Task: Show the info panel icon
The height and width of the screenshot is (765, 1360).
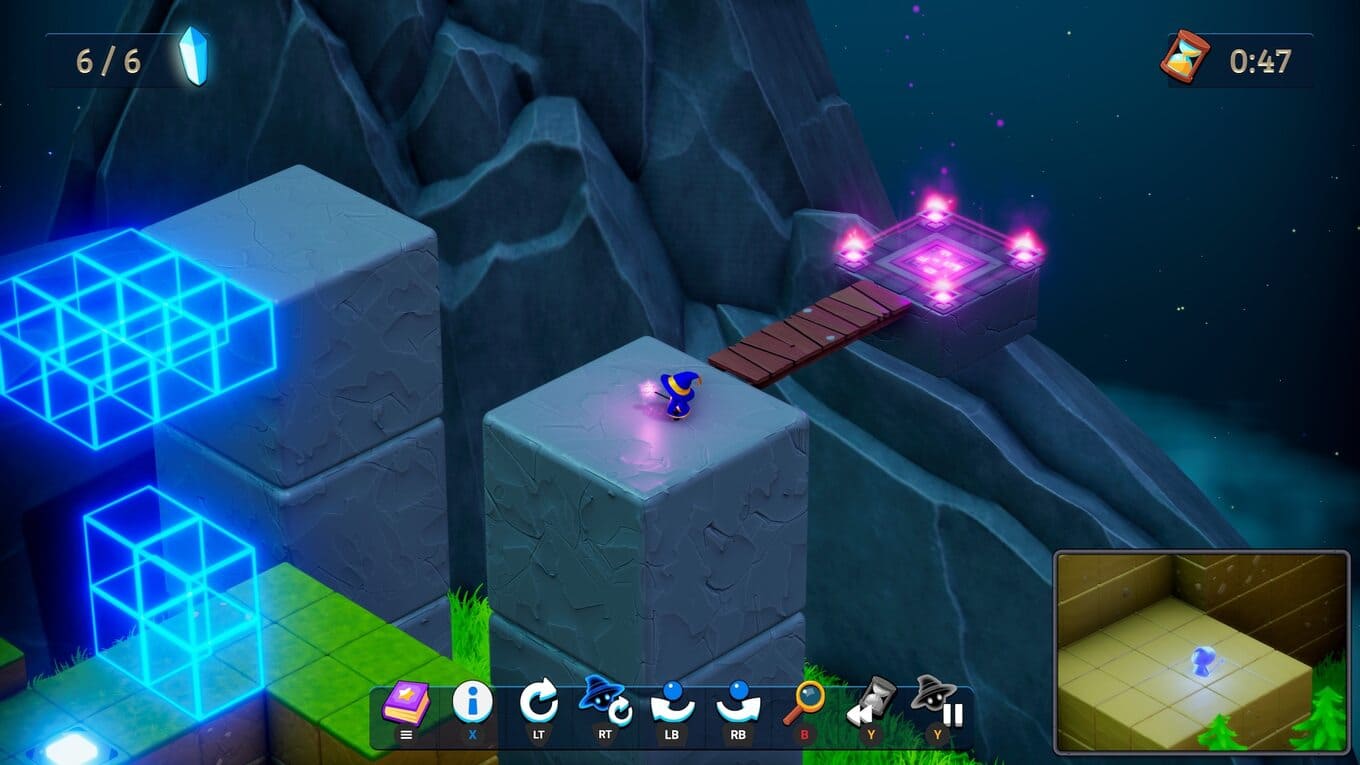Action: coord(472,703)
